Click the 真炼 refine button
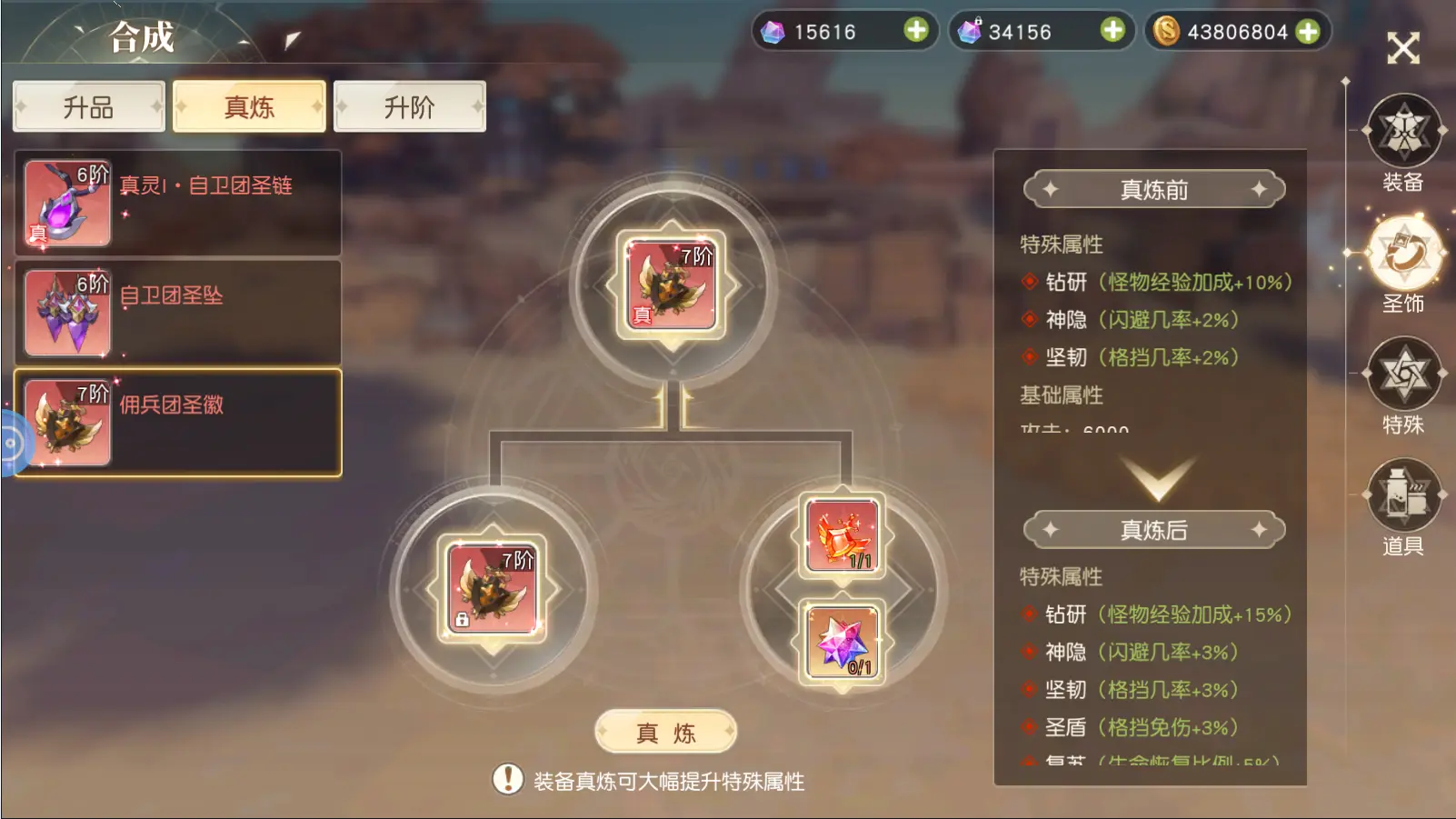1456x819 pixels. pos(665,733)
